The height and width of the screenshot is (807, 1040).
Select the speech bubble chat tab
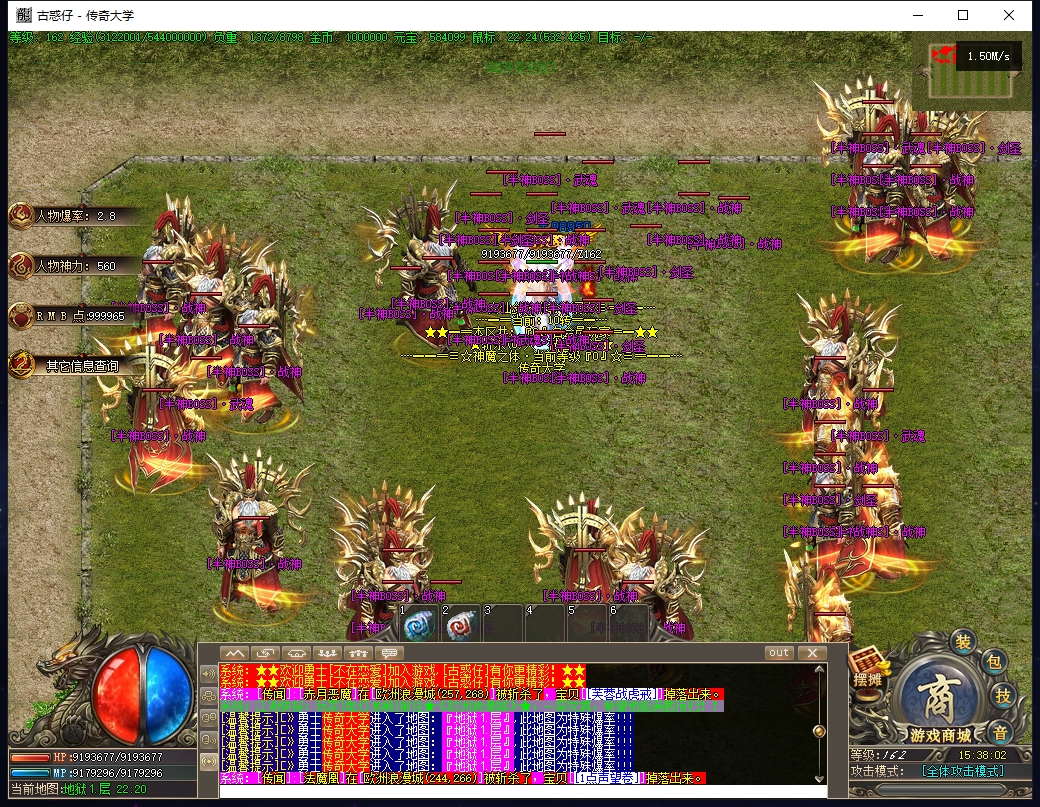389,653
